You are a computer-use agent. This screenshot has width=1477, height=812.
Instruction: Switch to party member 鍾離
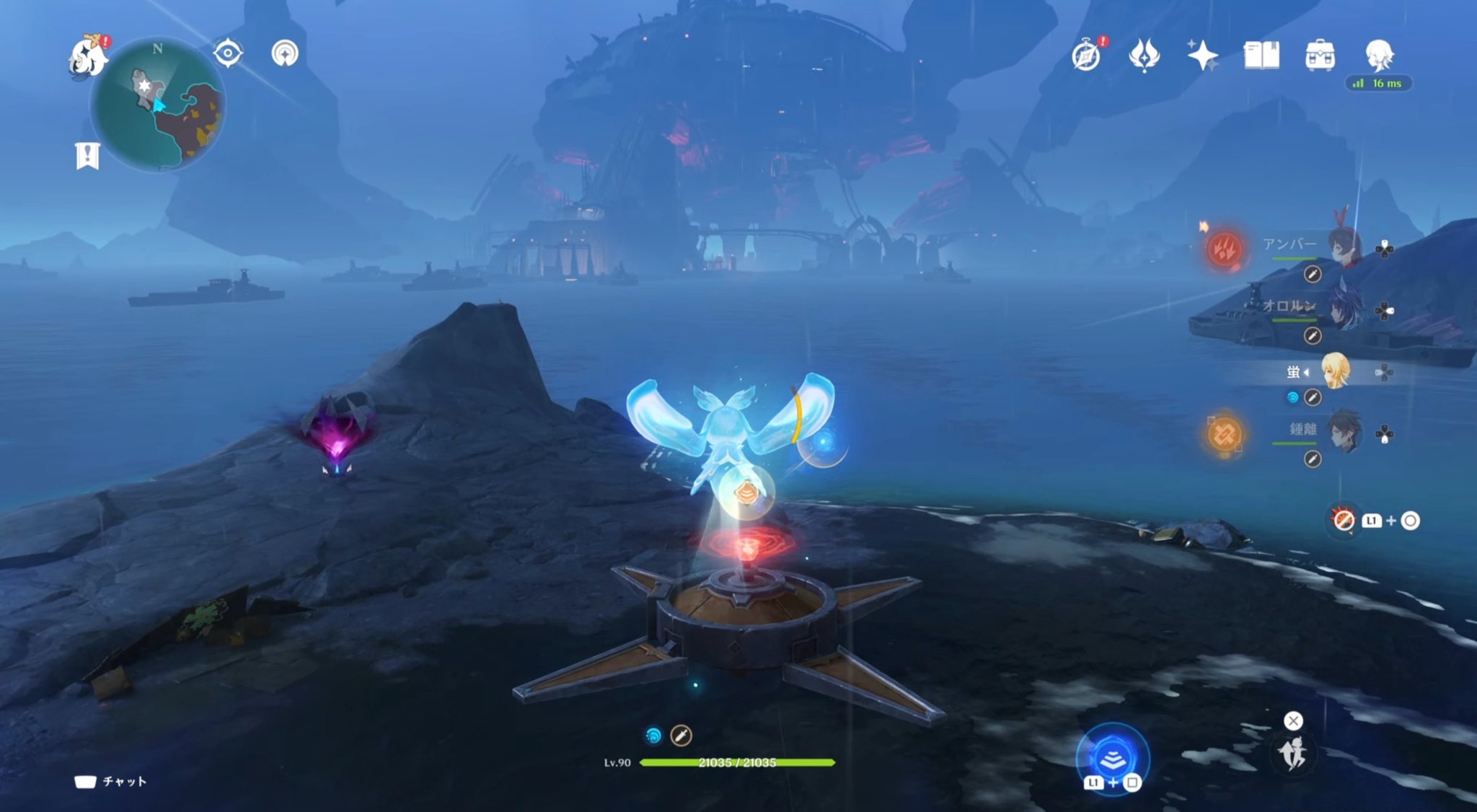tap(1343, 433)
